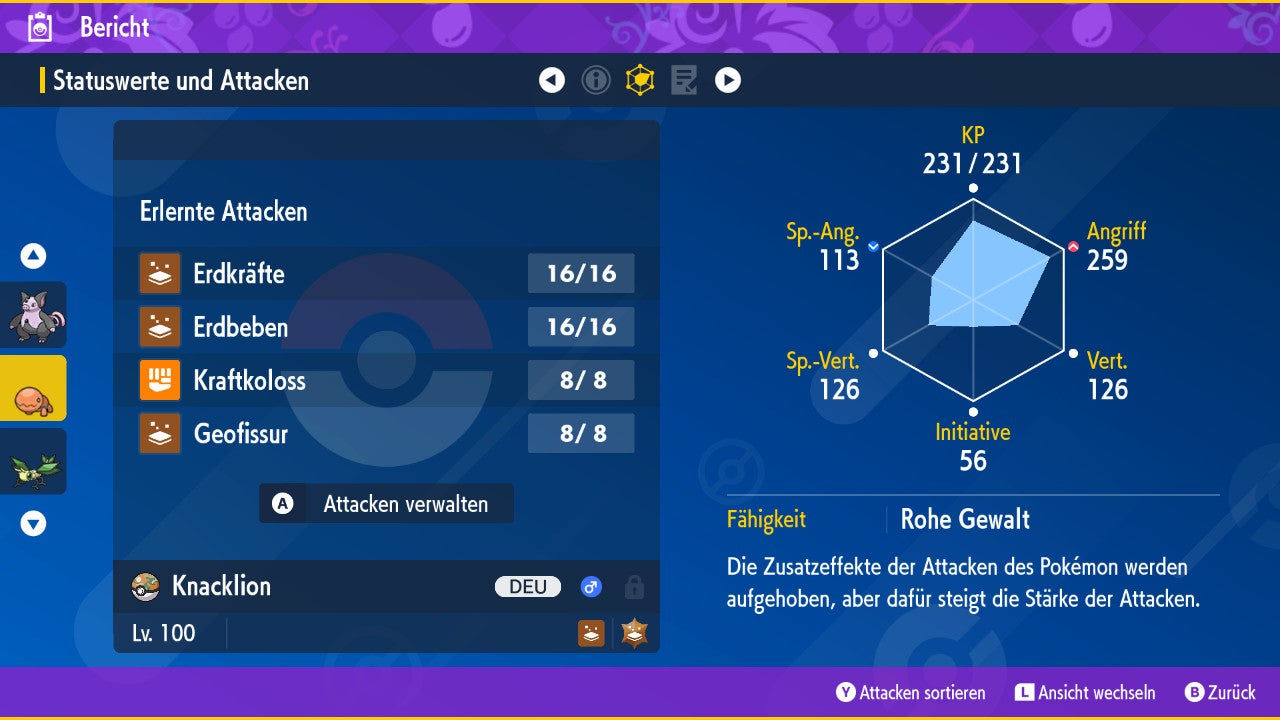Select the green bird Pokémon thumbnail
This screenshot has width=1280, height=720.
[x=34, y=461]
